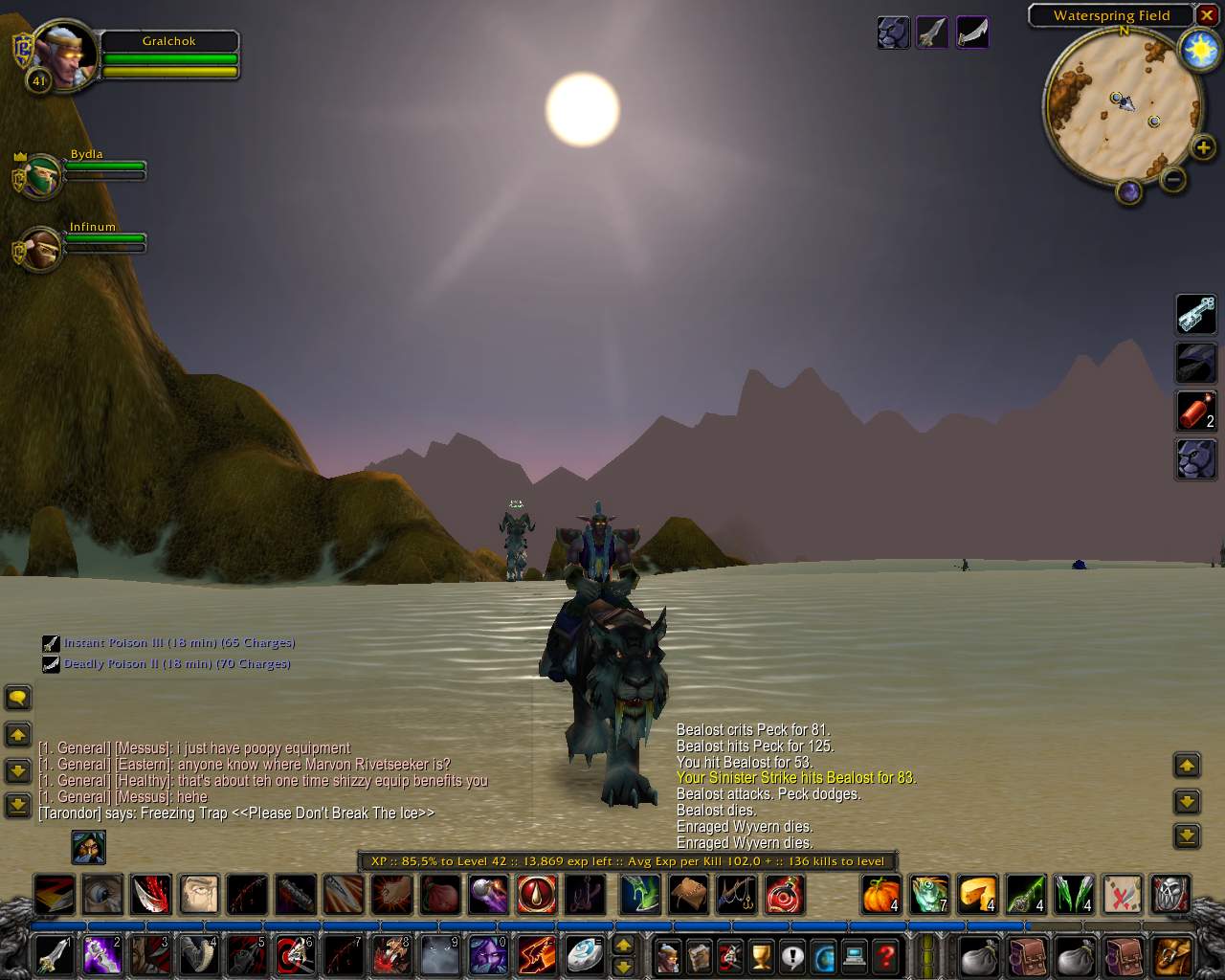Screen dimensions: 1225x980
Task: Activate the red dynamite stick on the side bar
Action: 1195,412
